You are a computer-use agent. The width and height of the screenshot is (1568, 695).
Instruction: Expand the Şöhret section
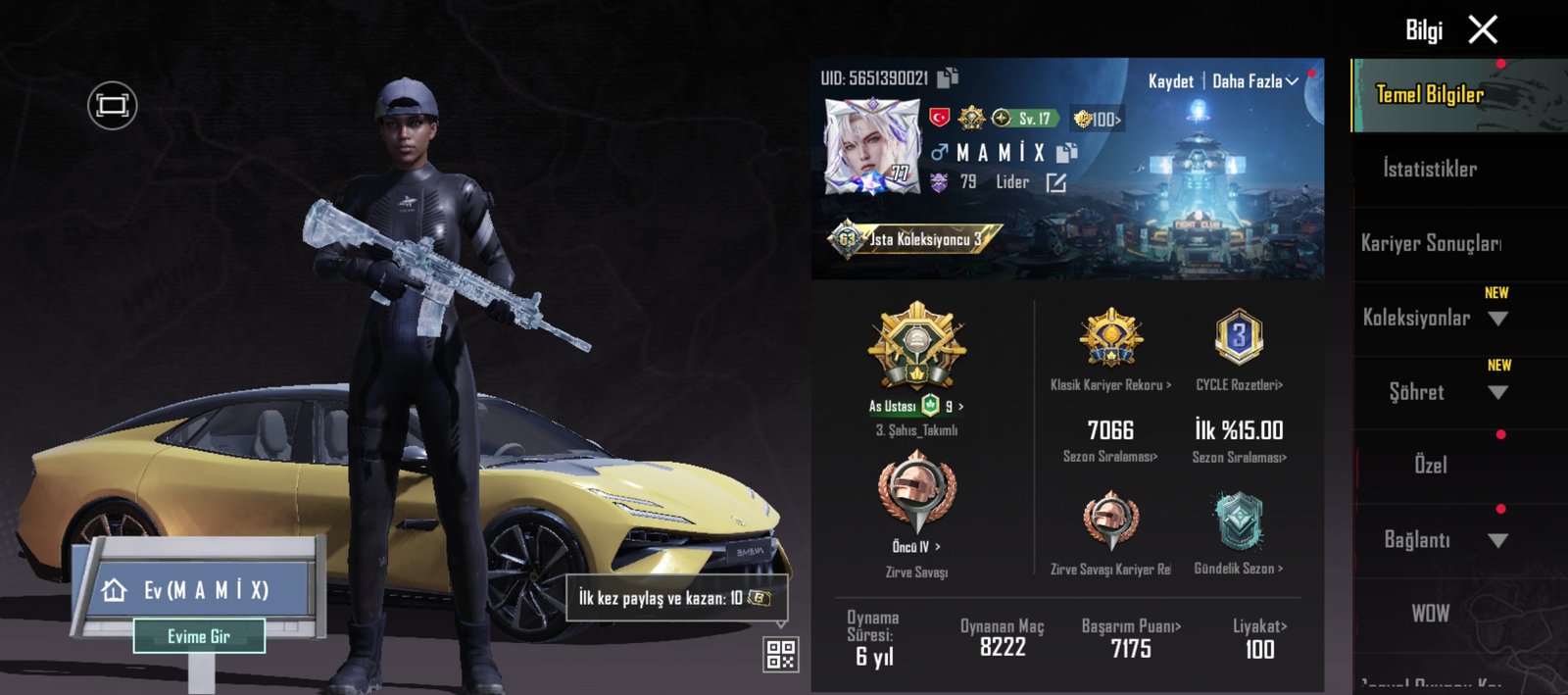click(x=1496, y=393)
